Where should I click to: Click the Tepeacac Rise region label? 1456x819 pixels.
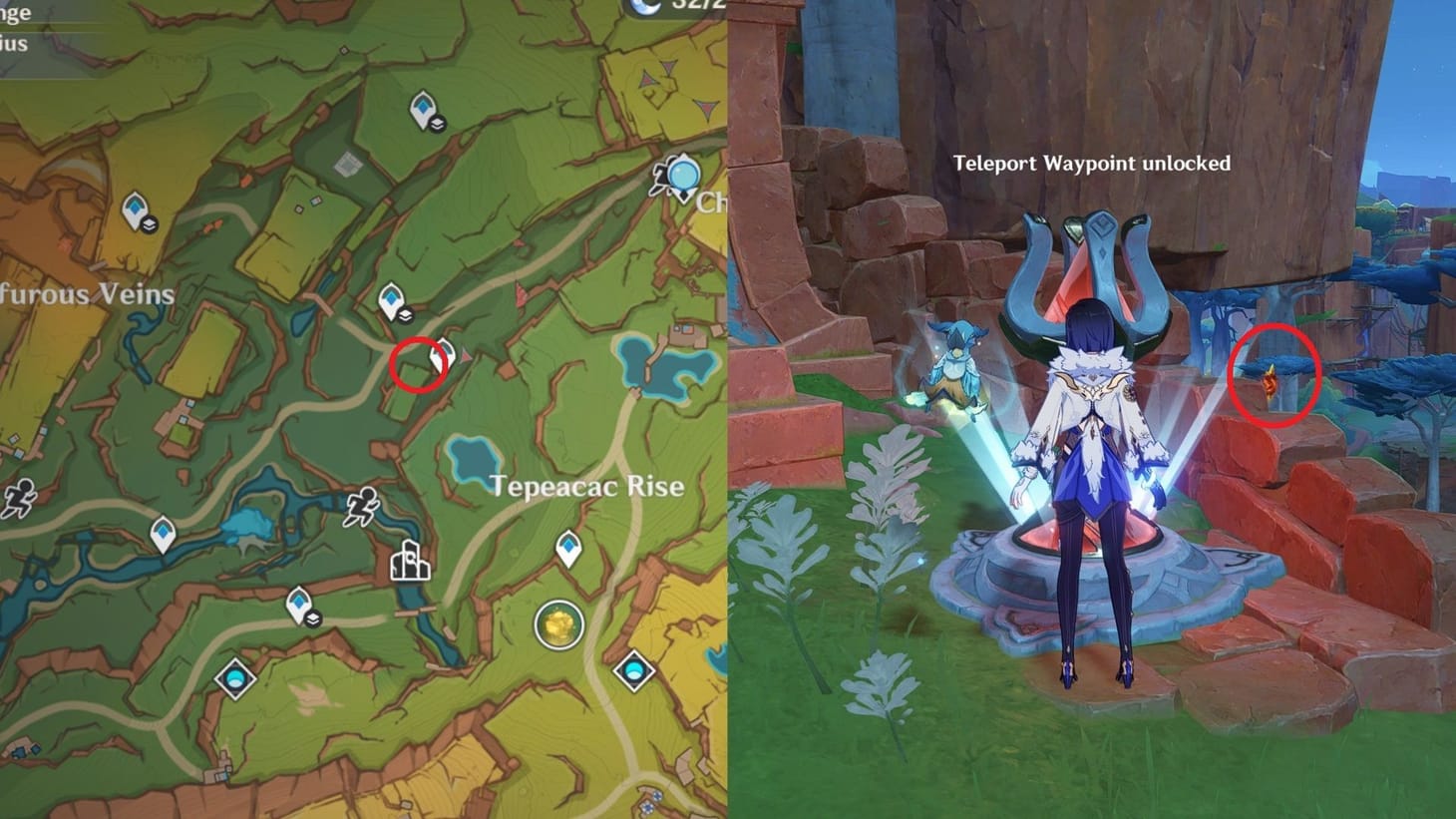pos(586,487)
